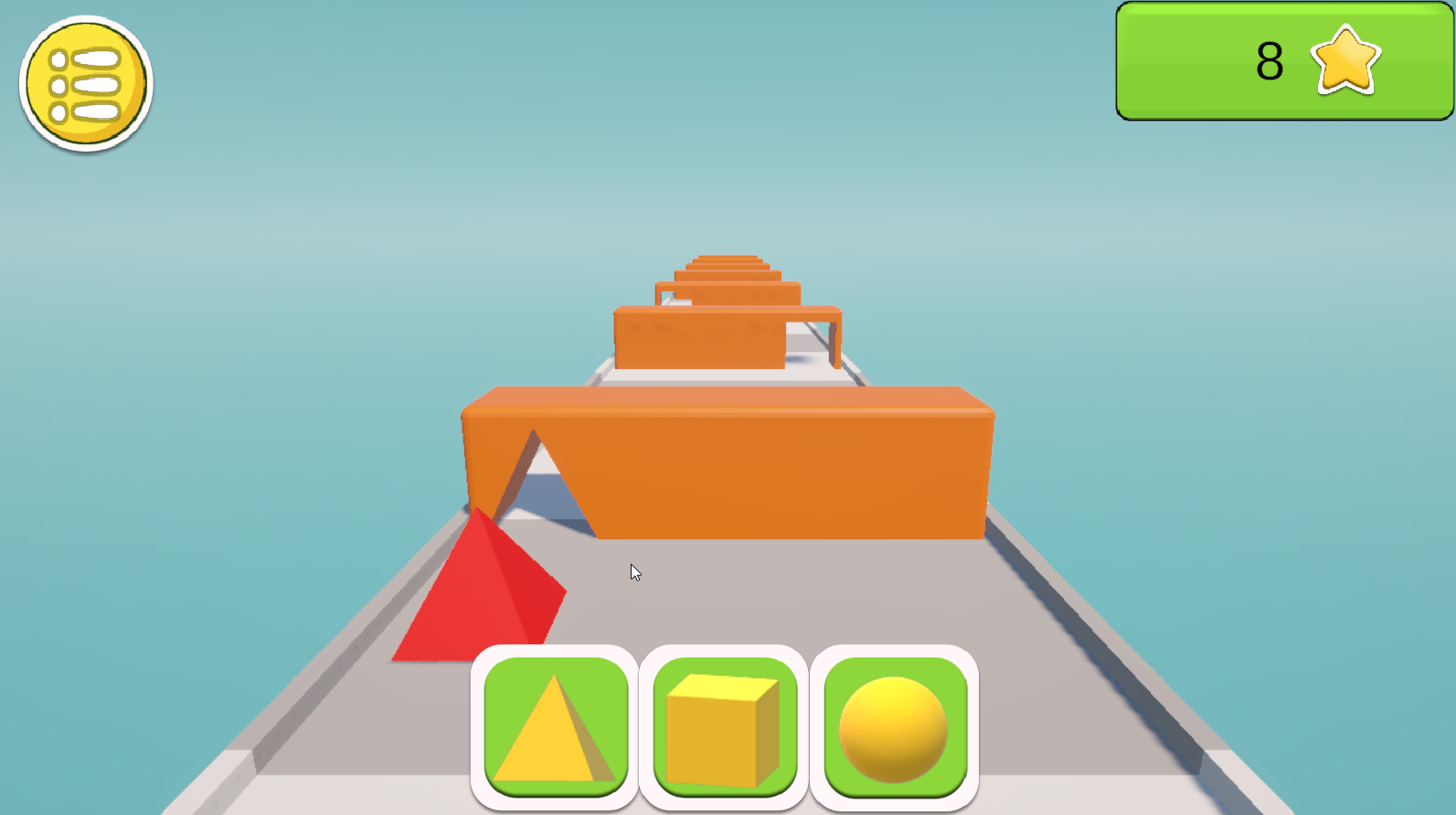Click the number 8 score text
1456x815 pixels.
tap(1270, 60)
